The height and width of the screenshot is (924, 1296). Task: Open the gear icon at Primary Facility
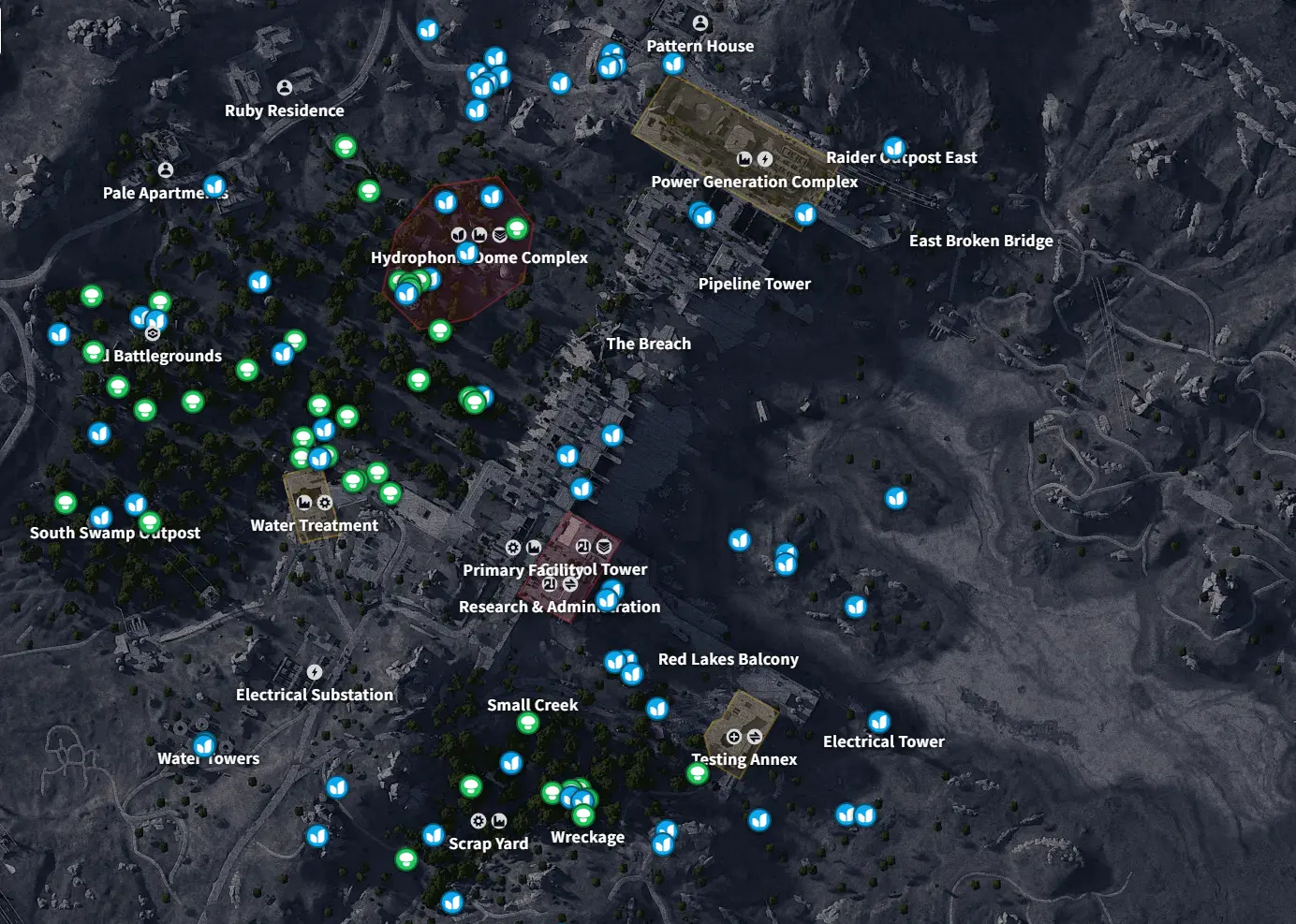[x=512, y=548]
